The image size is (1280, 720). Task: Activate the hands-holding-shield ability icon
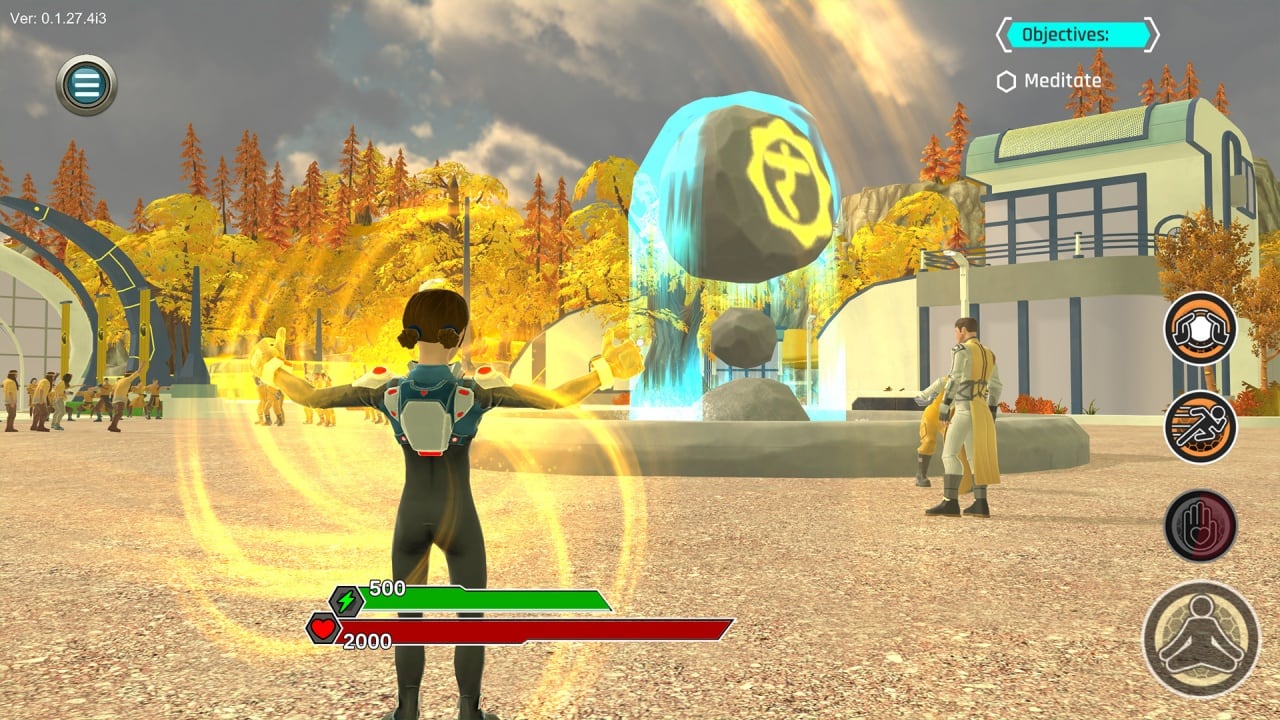click(1200, 328)
